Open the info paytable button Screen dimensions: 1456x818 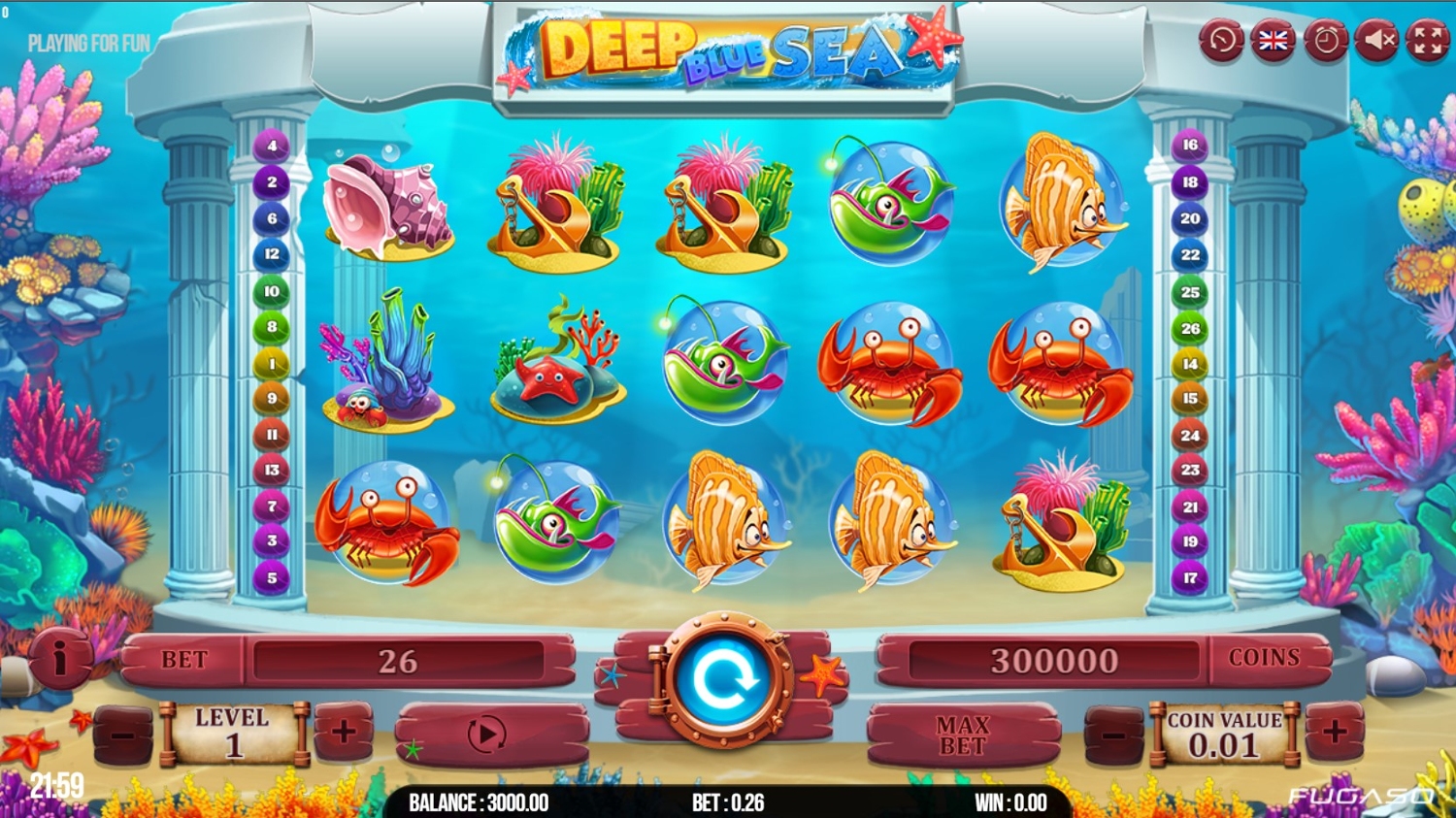(x=60, y=659)
